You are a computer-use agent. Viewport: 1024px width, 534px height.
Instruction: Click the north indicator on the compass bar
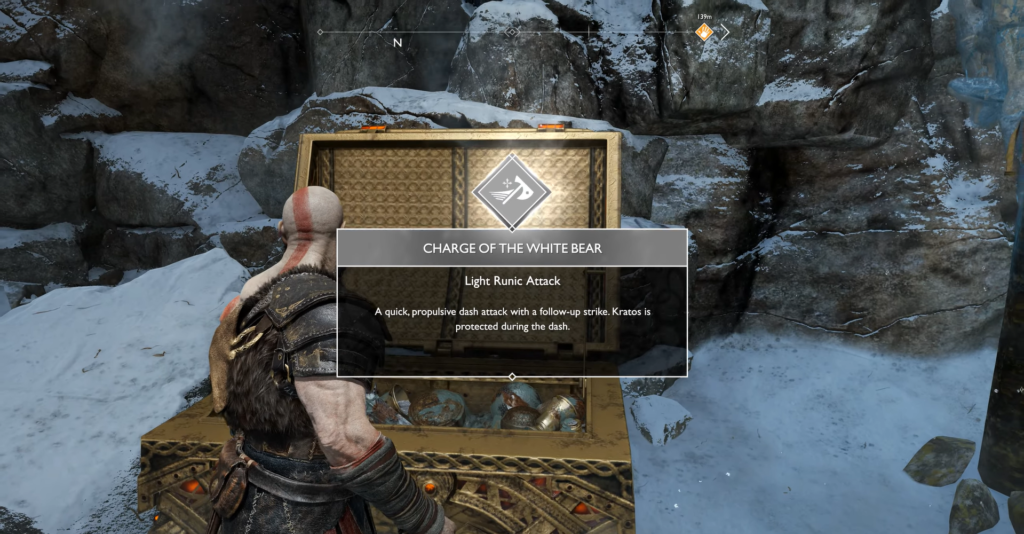pos(397,43)
